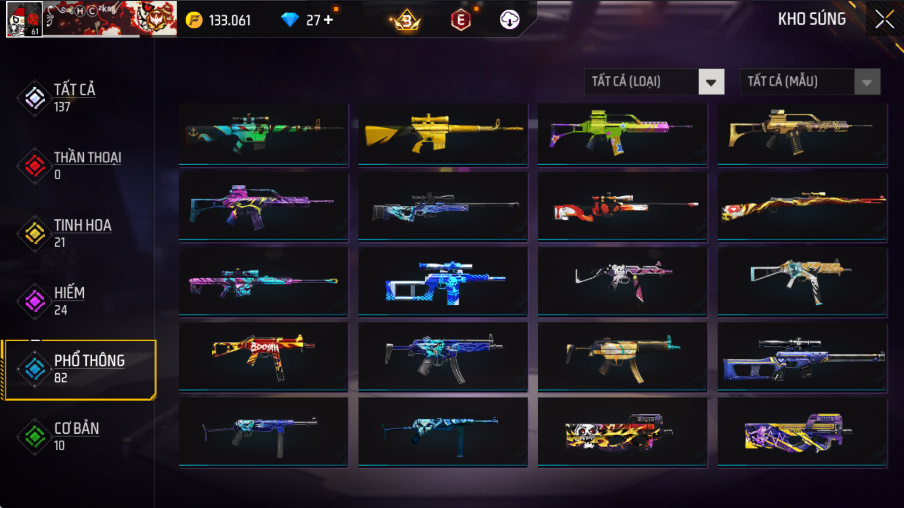The height and width of the screenshot is (508, 904).
Task: Switch to the Tất Cả category tab
Action: tap(74, 96)
